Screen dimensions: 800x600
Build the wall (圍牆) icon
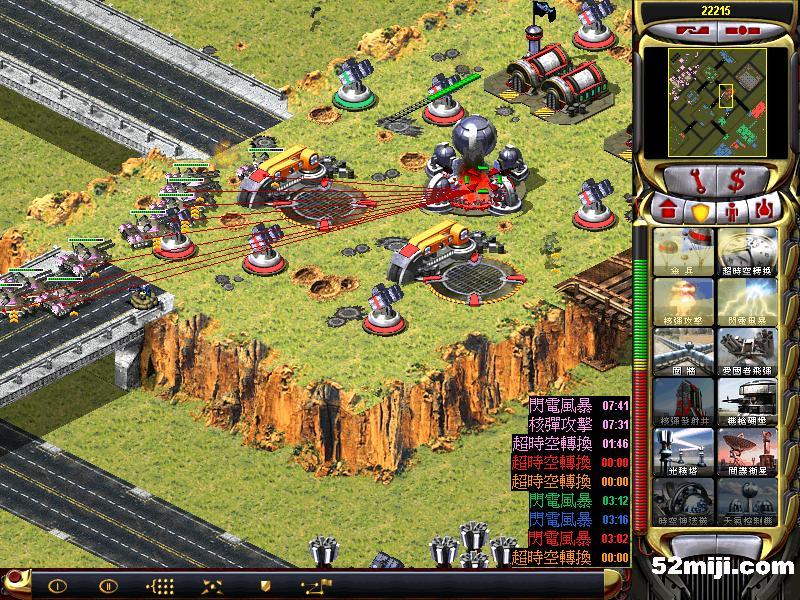click(x=684, y=351)
